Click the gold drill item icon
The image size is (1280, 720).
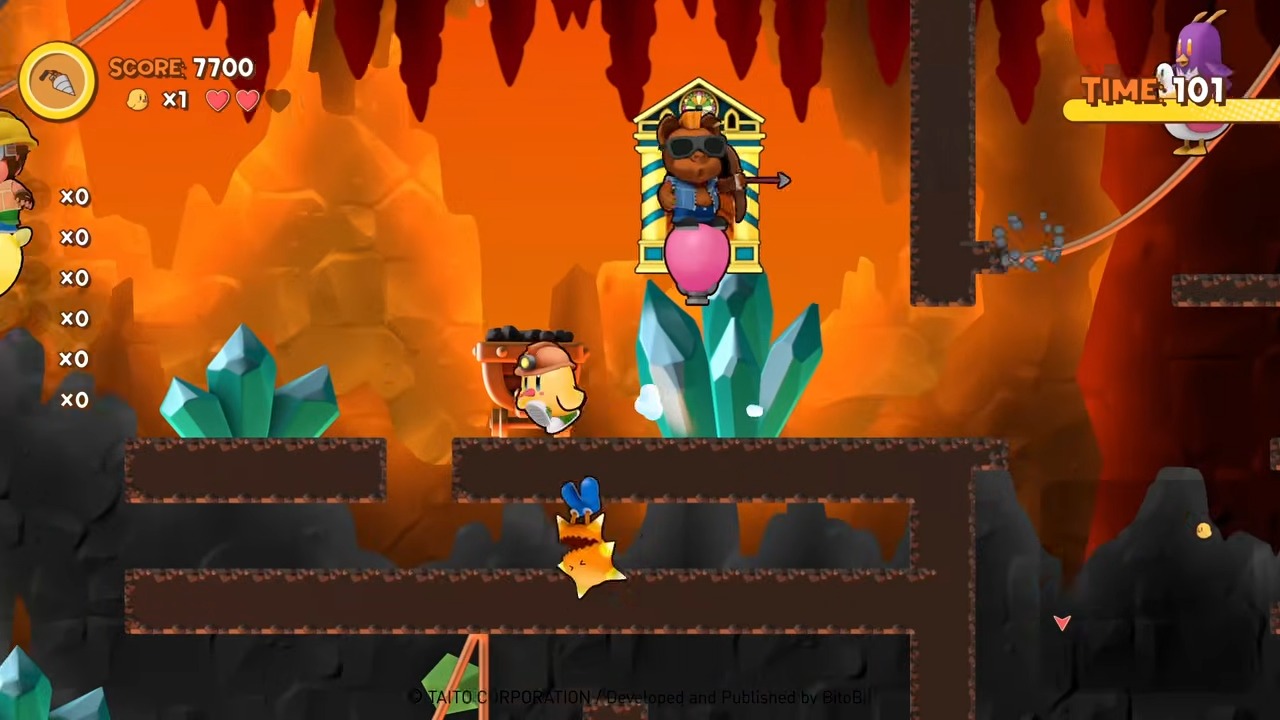point(58,82)
